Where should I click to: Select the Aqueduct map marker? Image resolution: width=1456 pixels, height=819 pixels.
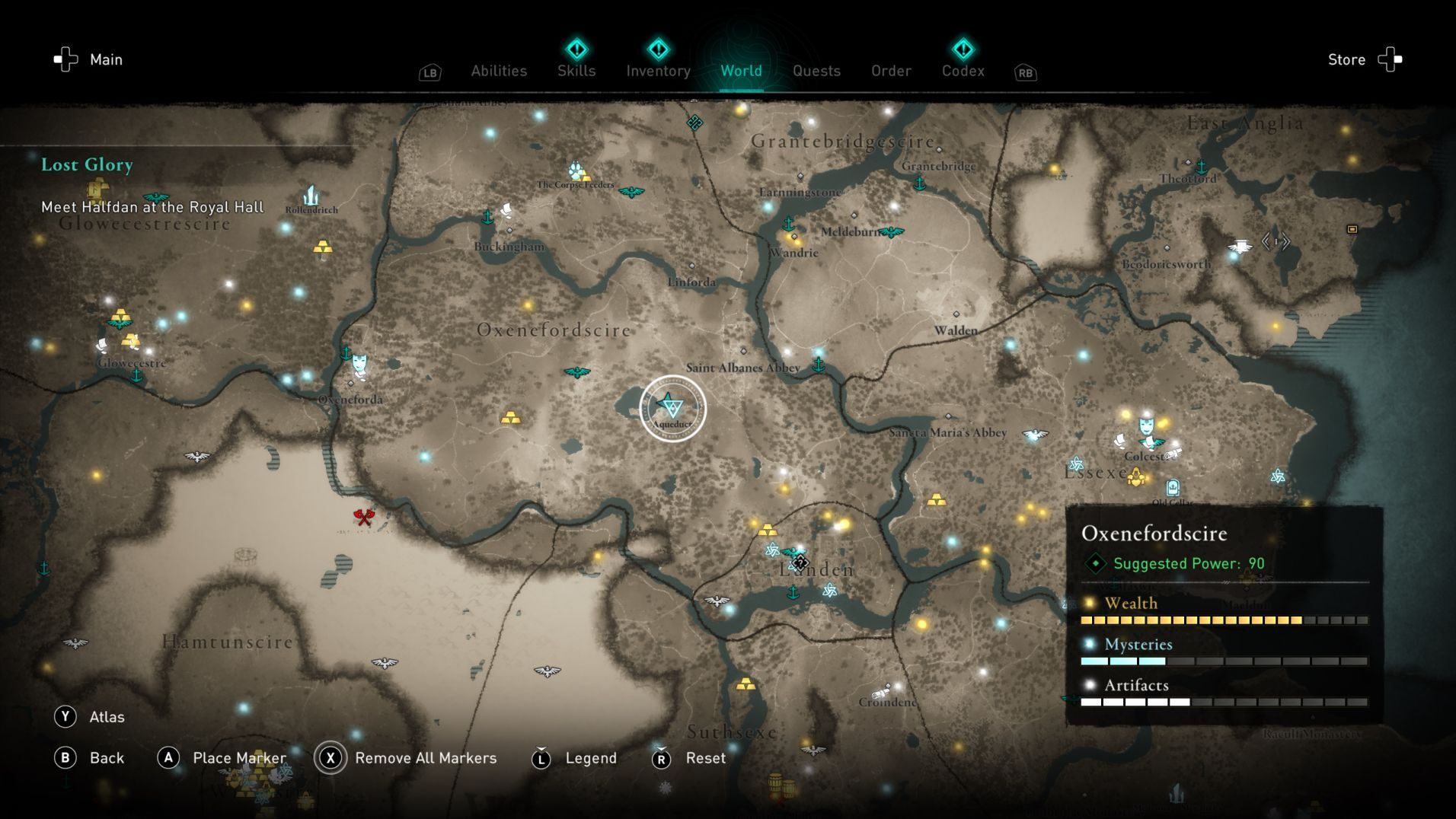pyautogui.click(x=672, y=407)
